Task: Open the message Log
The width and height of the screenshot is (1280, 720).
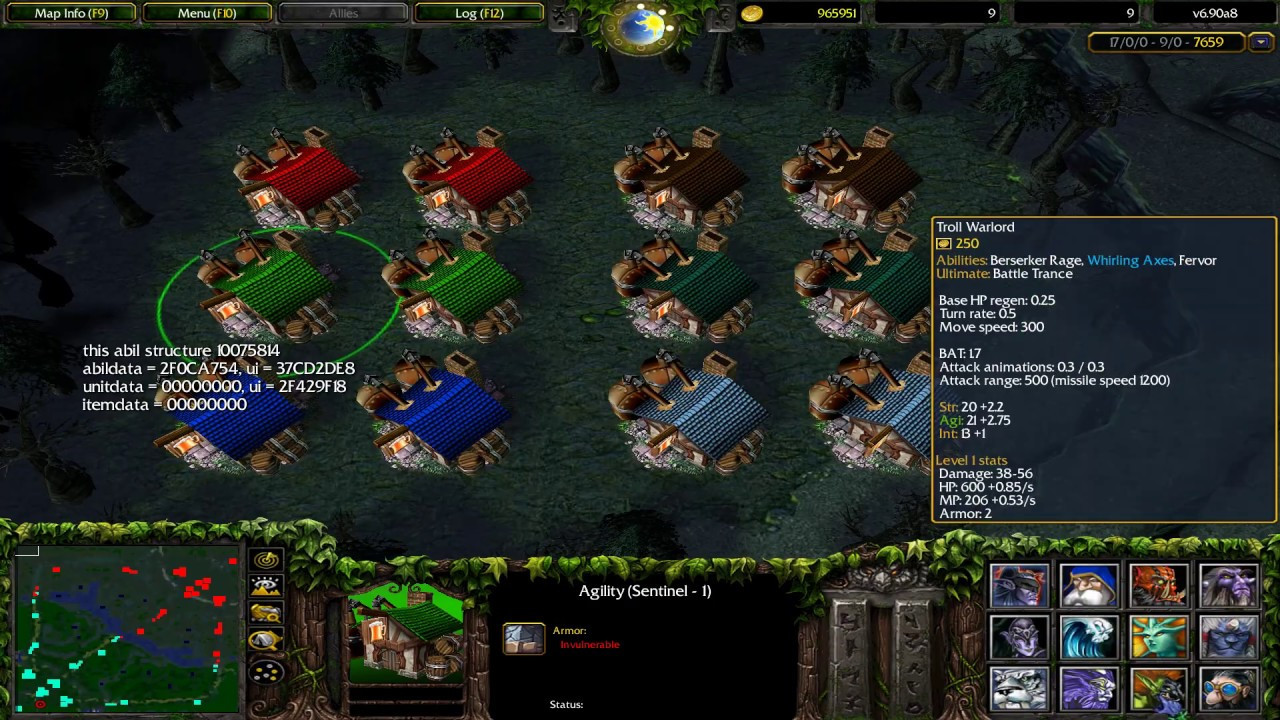Action: point(479,13)
